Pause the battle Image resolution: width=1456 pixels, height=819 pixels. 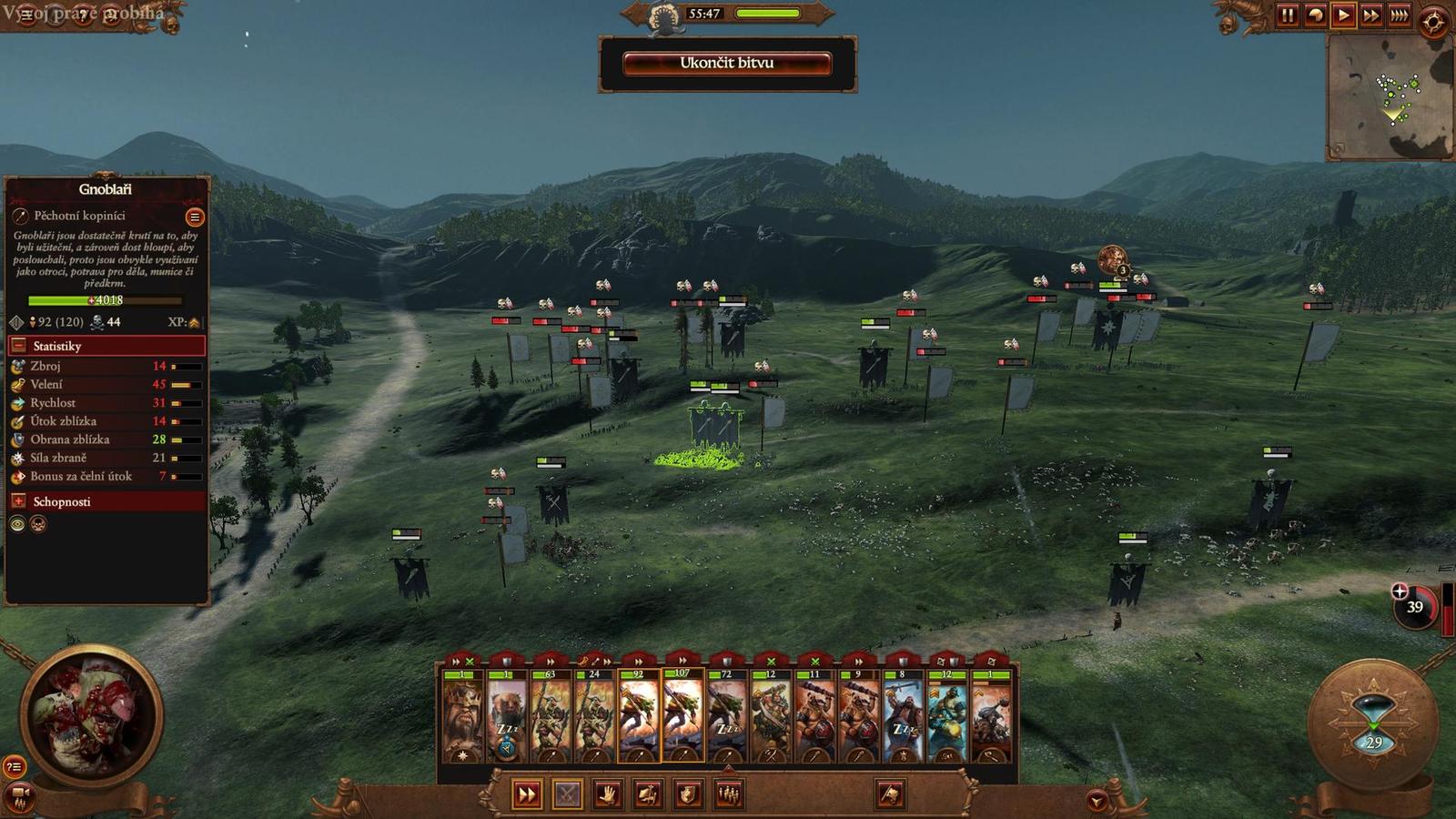[1288, 15]
